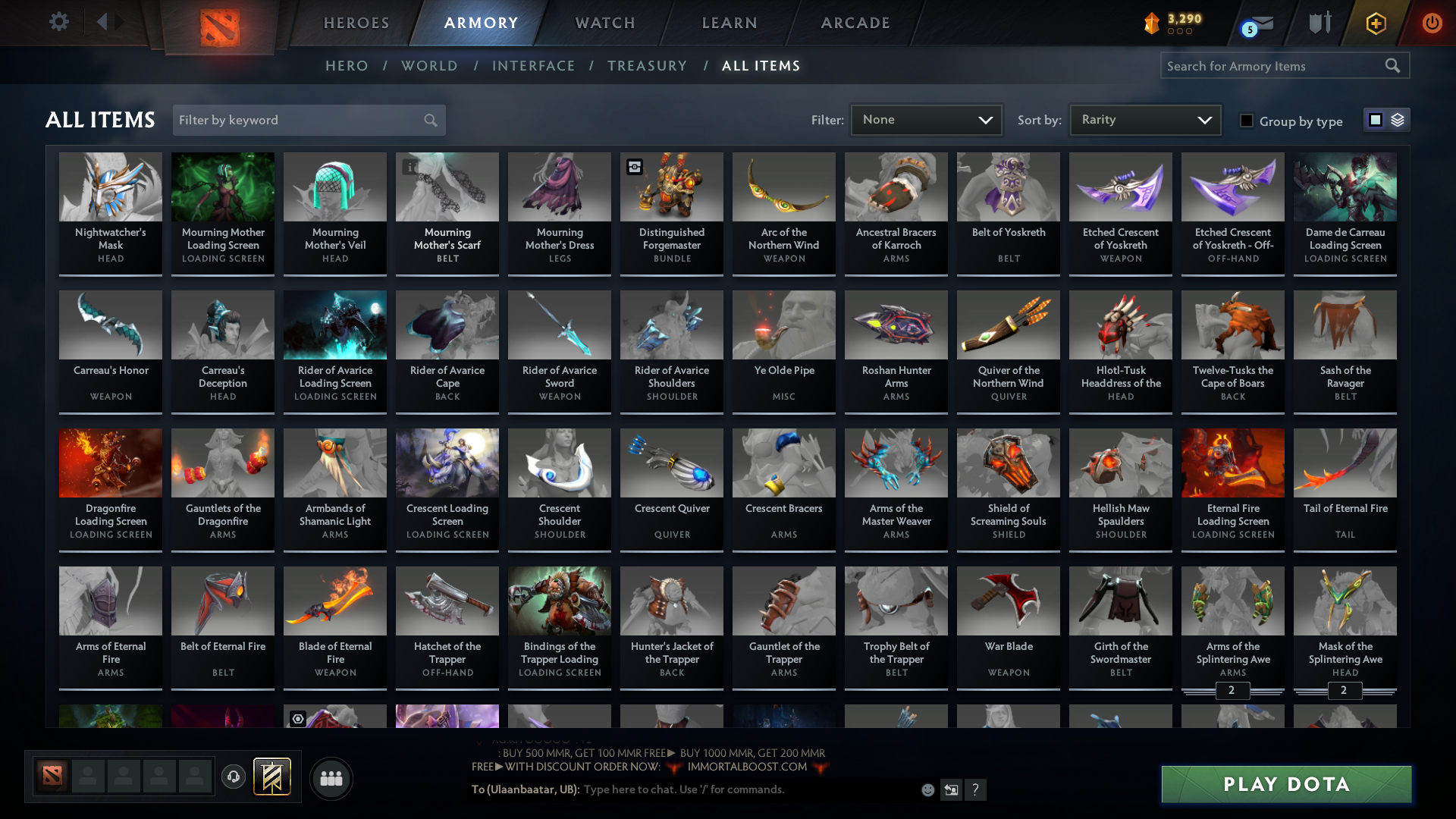Click the Dota Plus hexagon icon
The height and width of the screenshot is (819, 1456).
pos(1375,24)
